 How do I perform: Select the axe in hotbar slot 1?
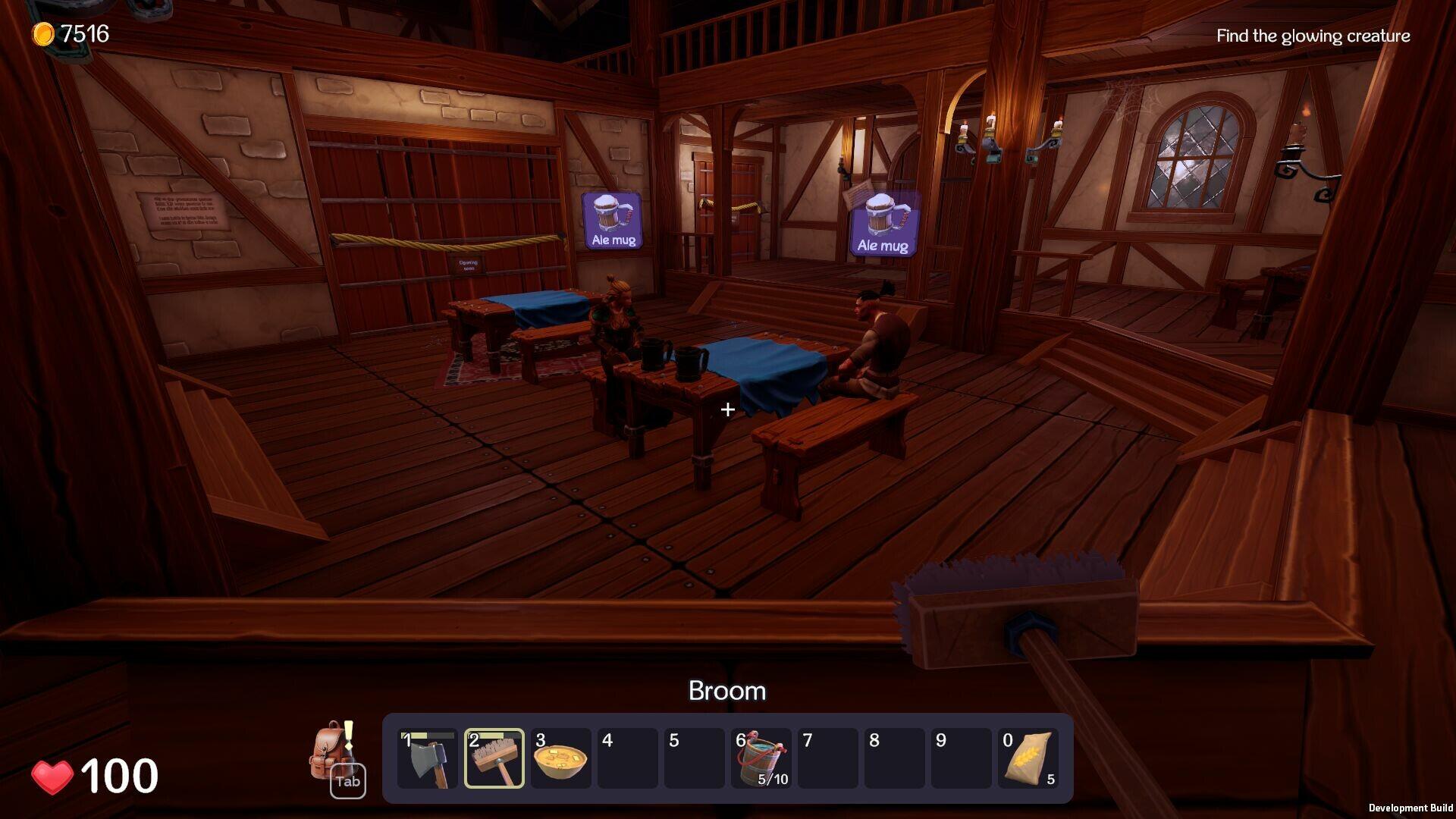pos(429,758)
